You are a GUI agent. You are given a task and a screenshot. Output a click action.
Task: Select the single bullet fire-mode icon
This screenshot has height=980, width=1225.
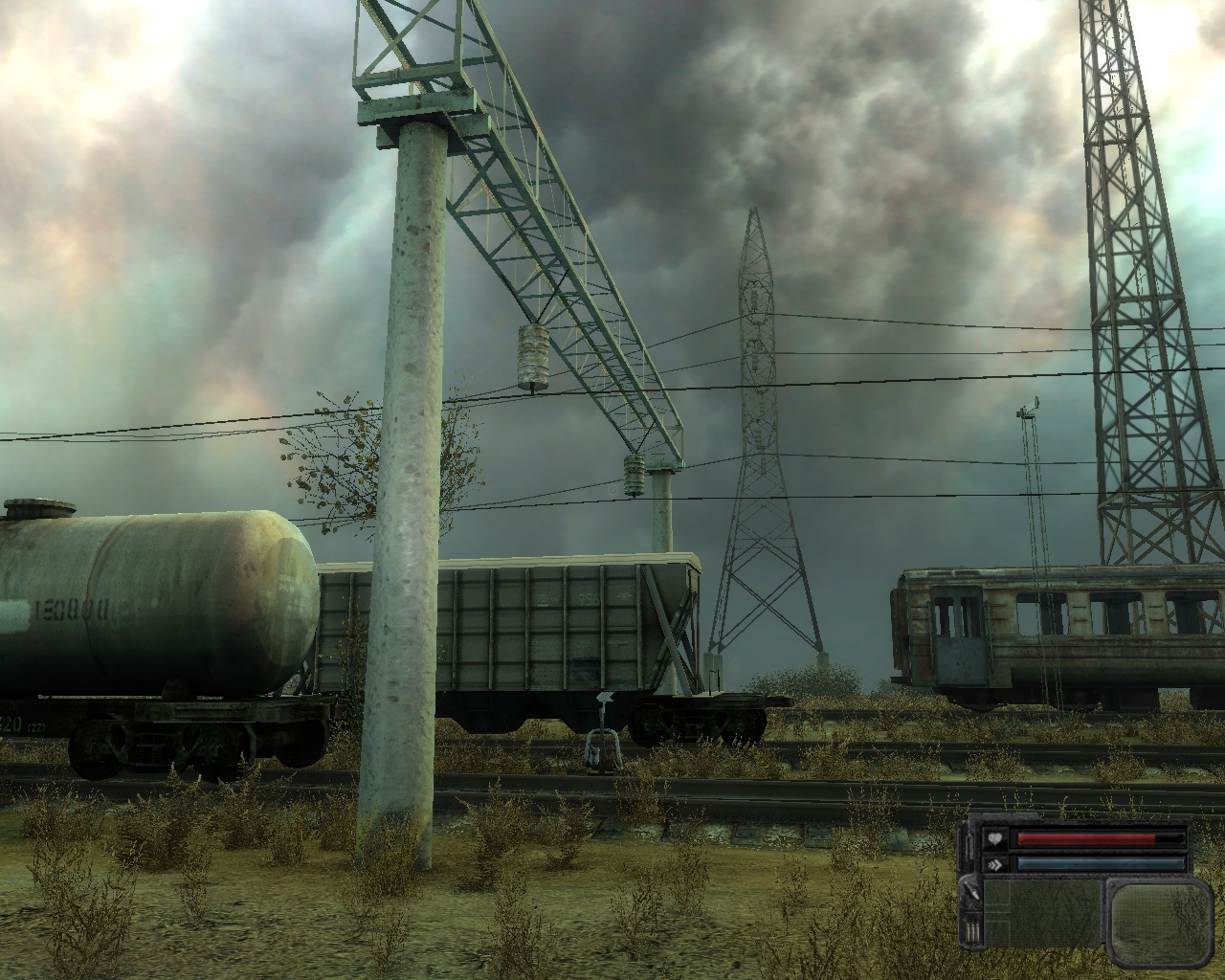(x=973, y=892)
